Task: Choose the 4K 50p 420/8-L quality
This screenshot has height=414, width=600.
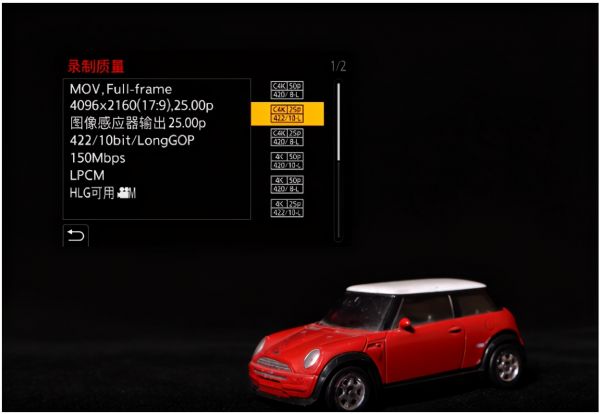Action: 287,184
